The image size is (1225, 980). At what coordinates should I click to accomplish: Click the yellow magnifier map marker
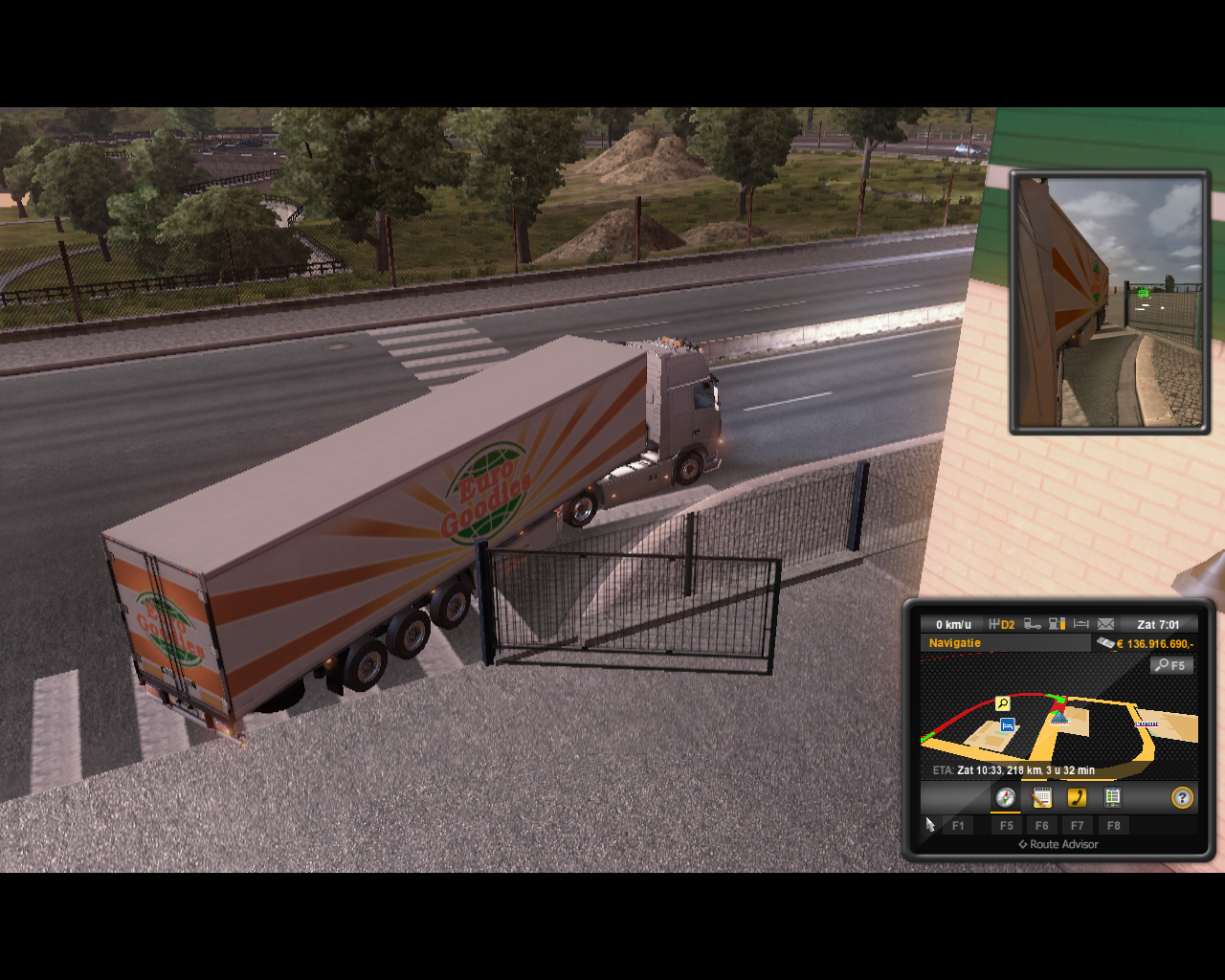1002,703
